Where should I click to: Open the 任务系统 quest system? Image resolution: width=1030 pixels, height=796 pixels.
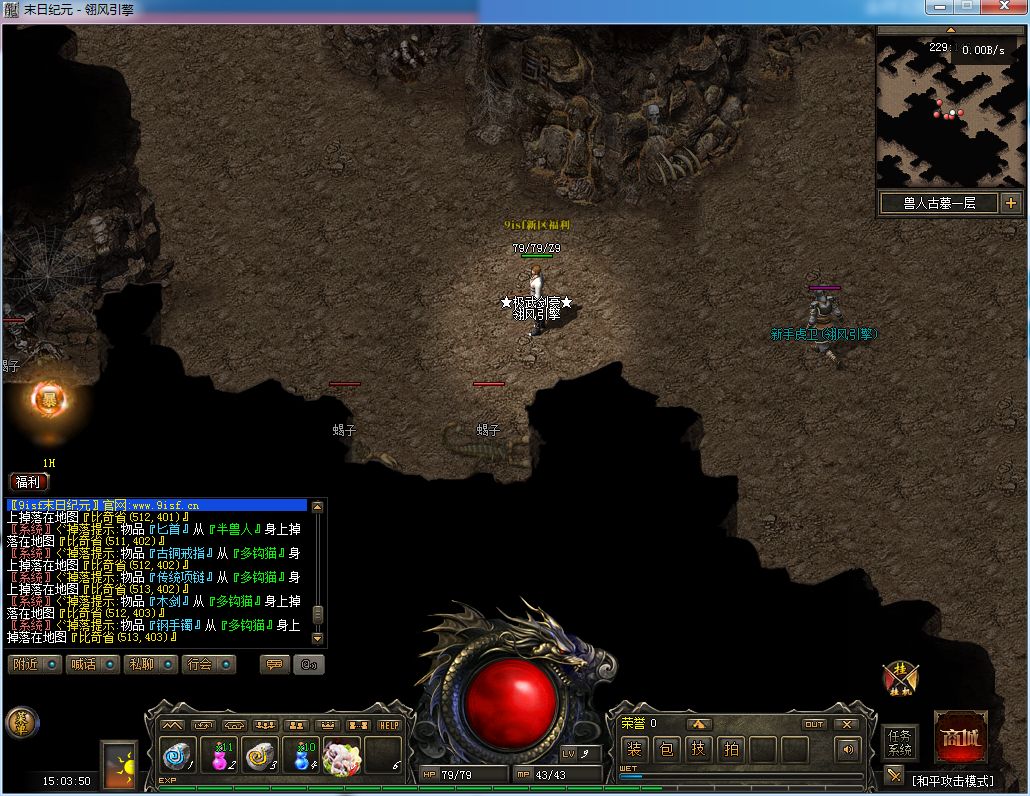(x=900, y=742)
